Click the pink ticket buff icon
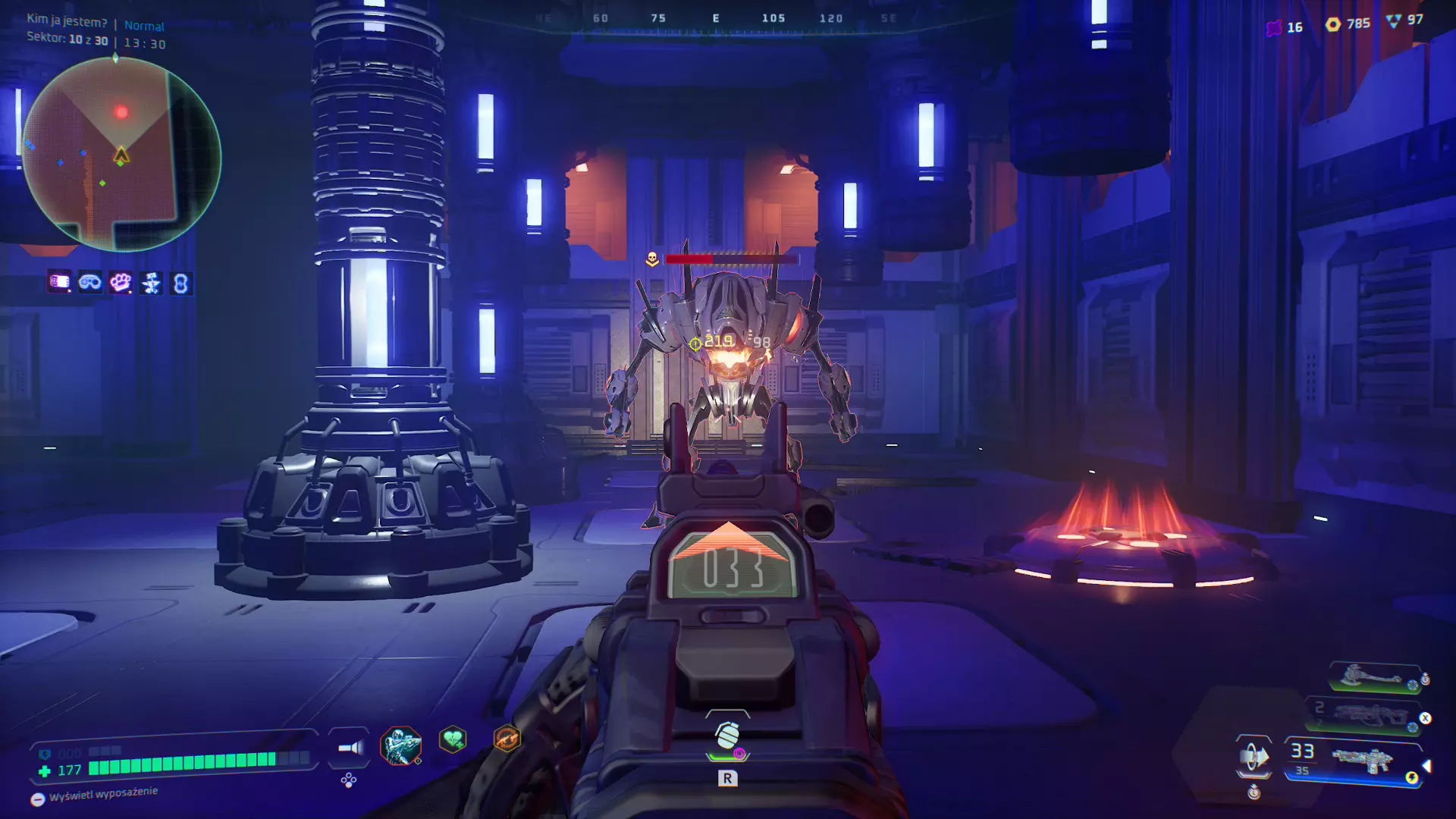 [x=59, y=282]
